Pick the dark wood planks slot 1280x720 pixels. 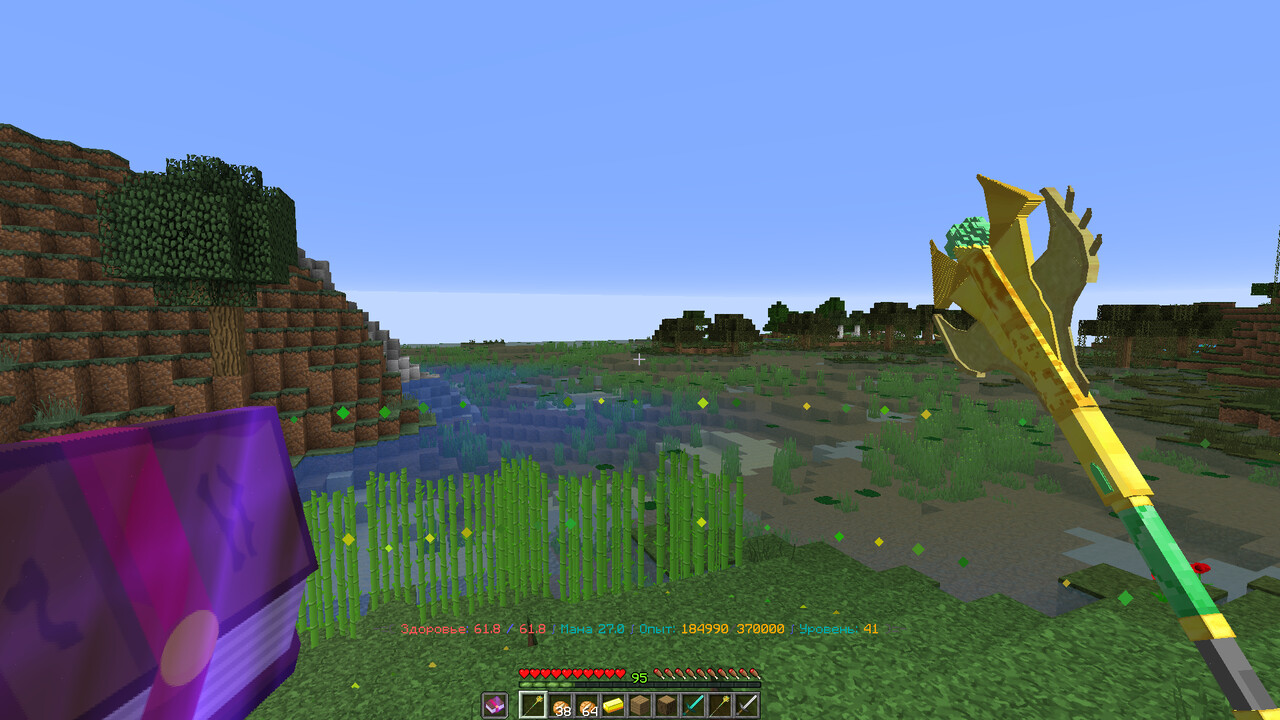point(667,705)
